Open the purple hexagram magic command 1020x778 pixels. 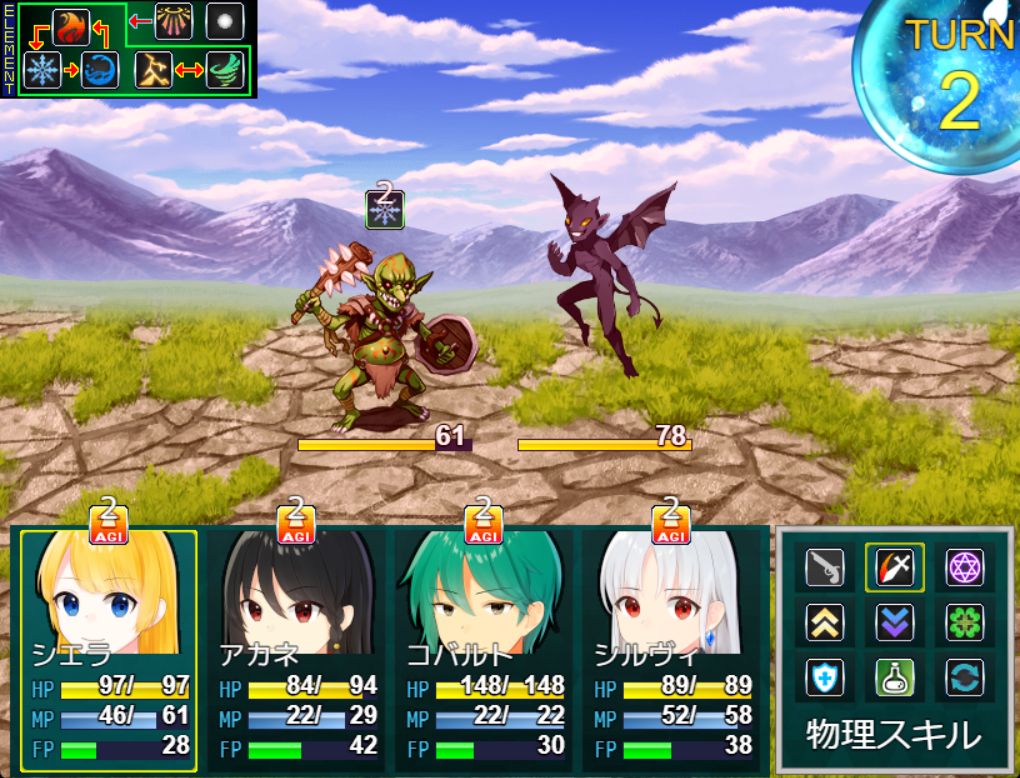[965, 568]
